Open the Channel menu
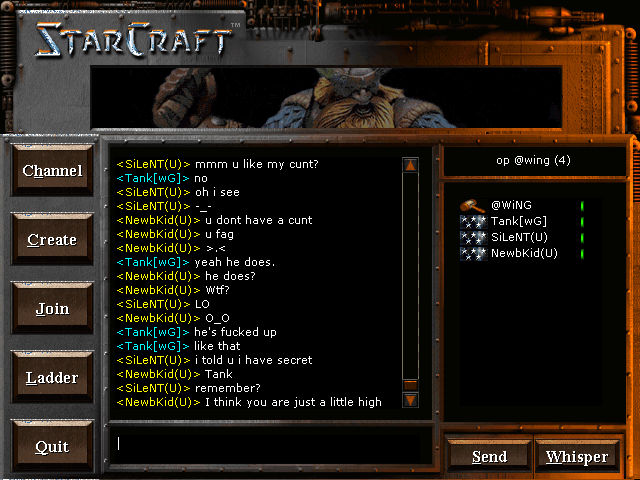Viewport: 640px width, 480px height. point(52,171)
